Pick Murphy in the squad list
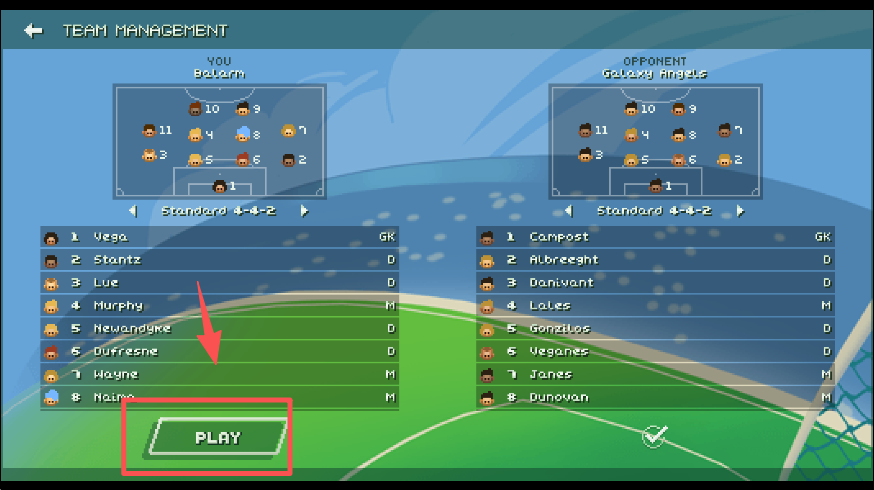 (219, 306)
